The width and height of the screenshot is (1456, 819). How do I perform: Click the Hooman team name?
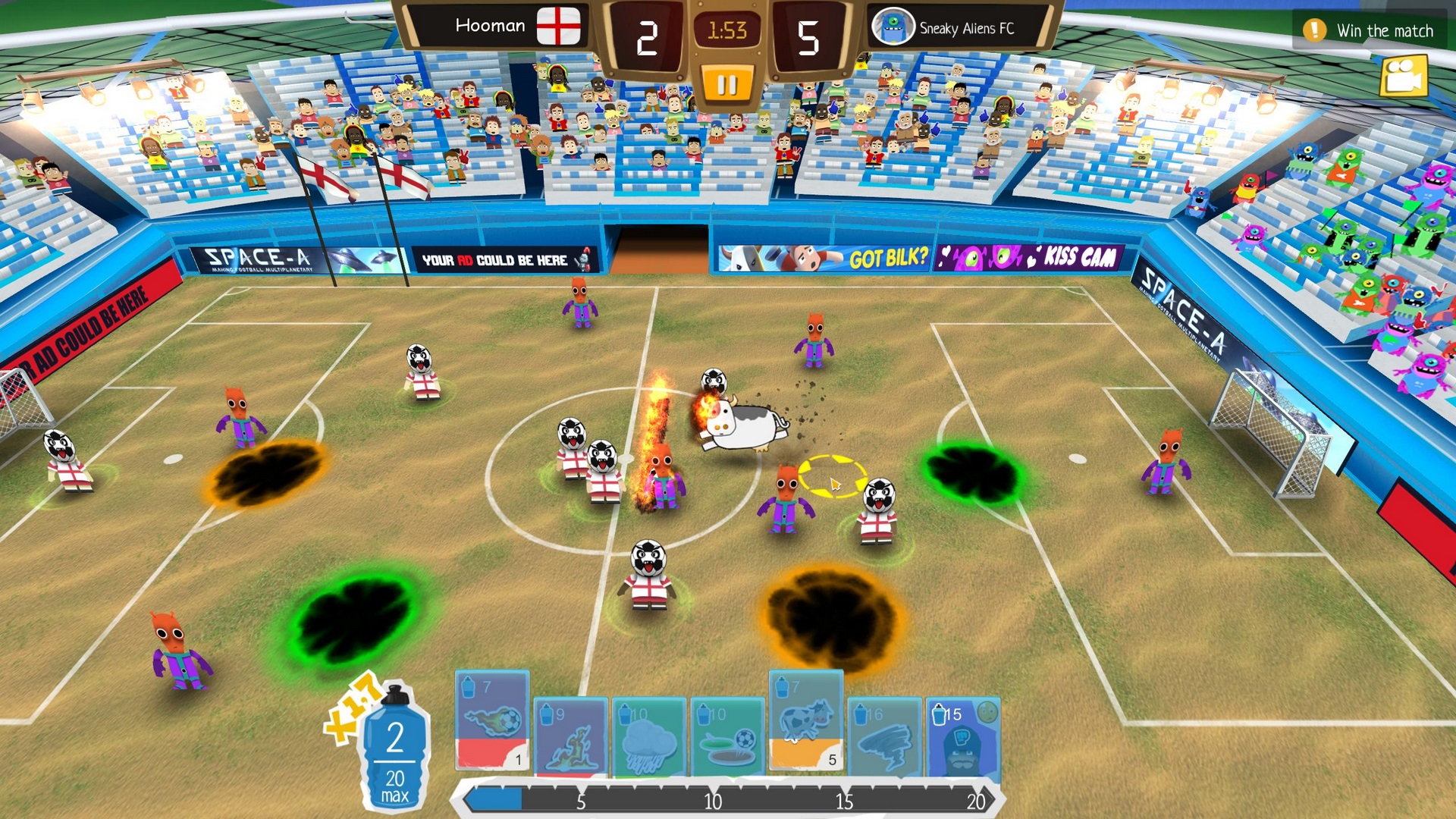point(490,24)
